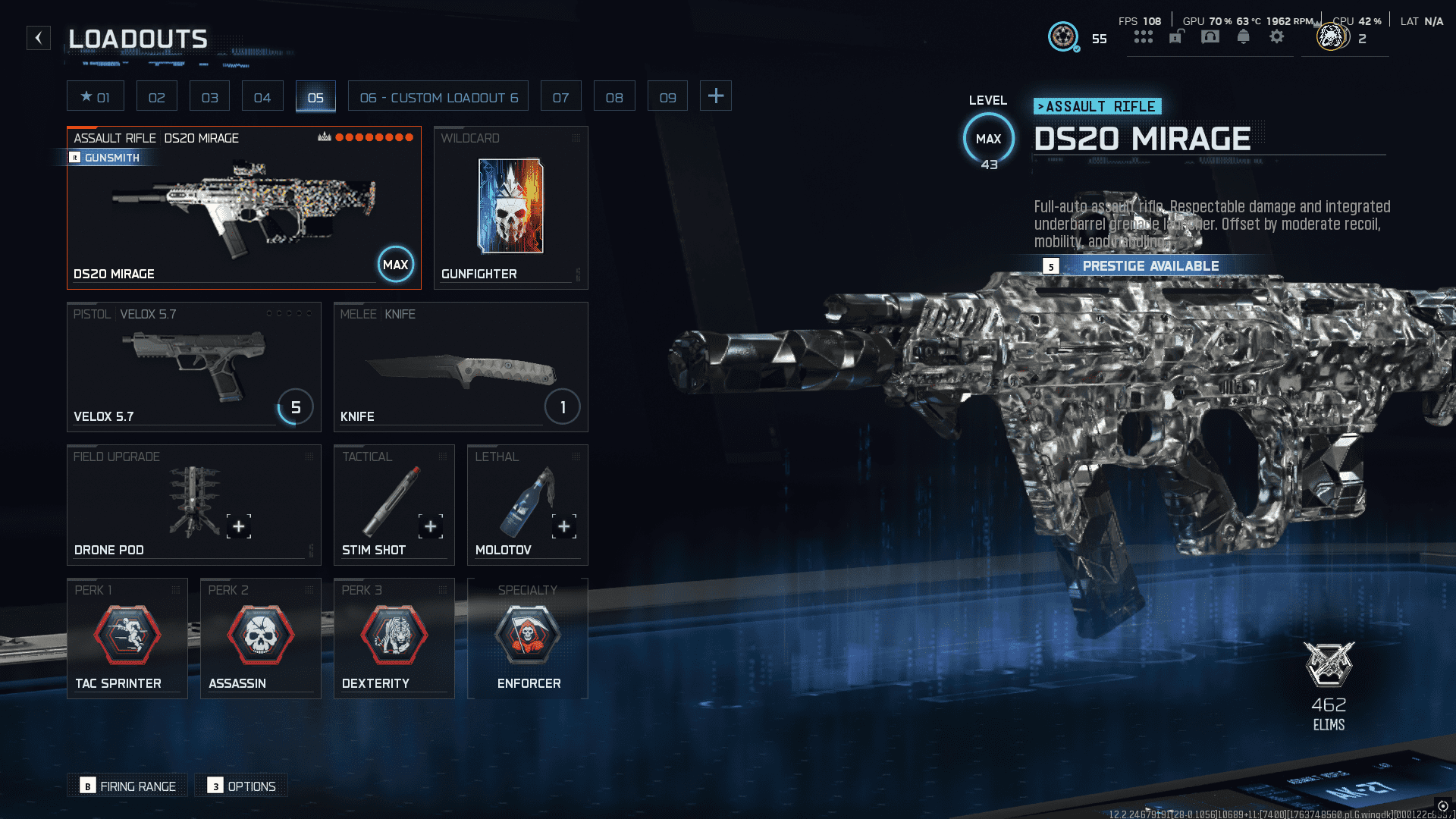Open the Tac Sprinter perk slot
Screen dimensions: 1456x819
[x=127, y=639]
